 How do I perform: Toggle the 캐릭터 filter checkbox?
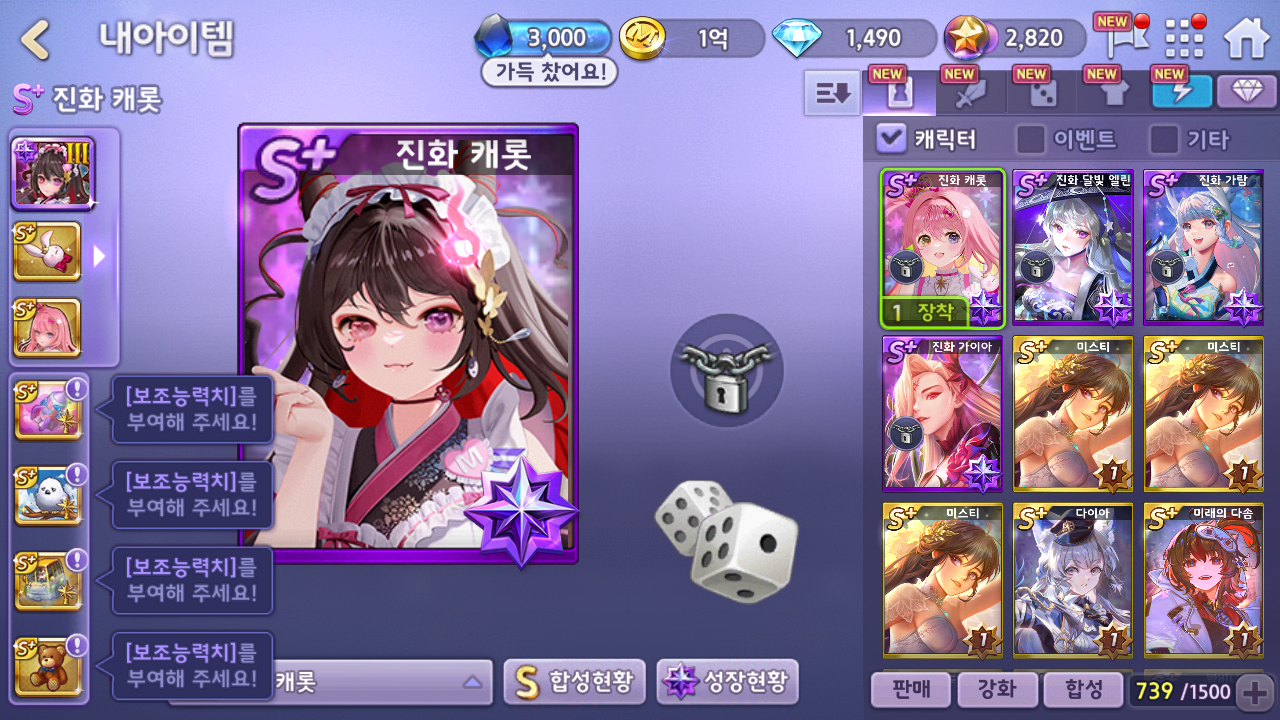coord(890,139)
